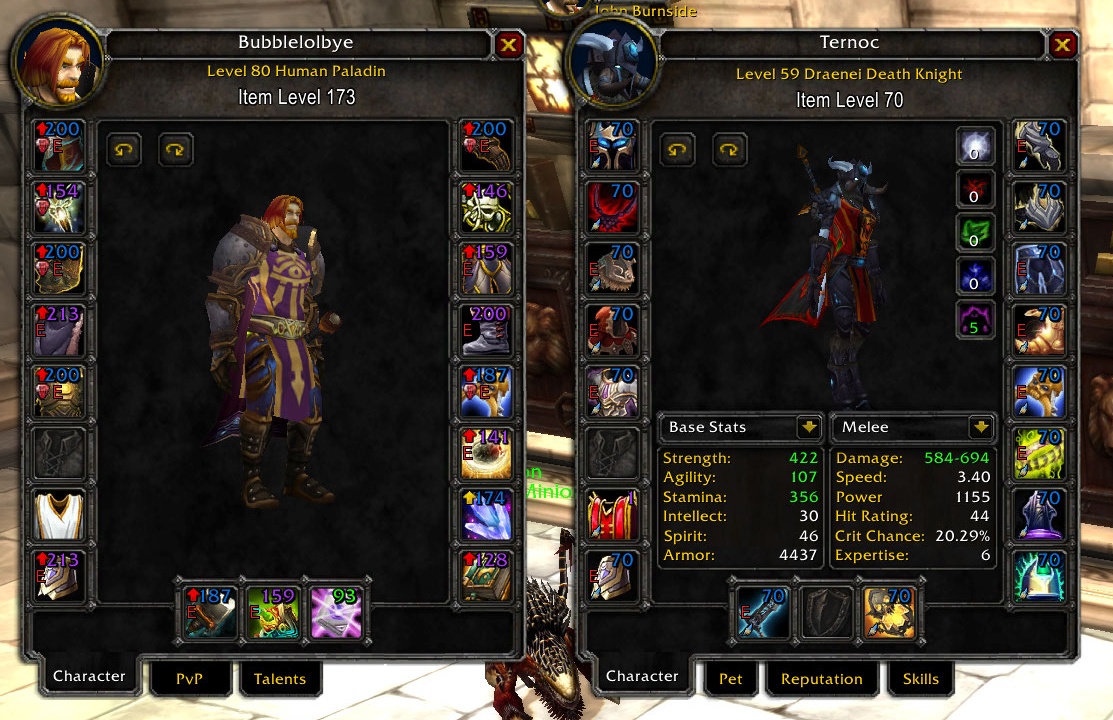Show the Skills tab
The height and width of the screenshot is (720, 1113).
click(920, 679)
